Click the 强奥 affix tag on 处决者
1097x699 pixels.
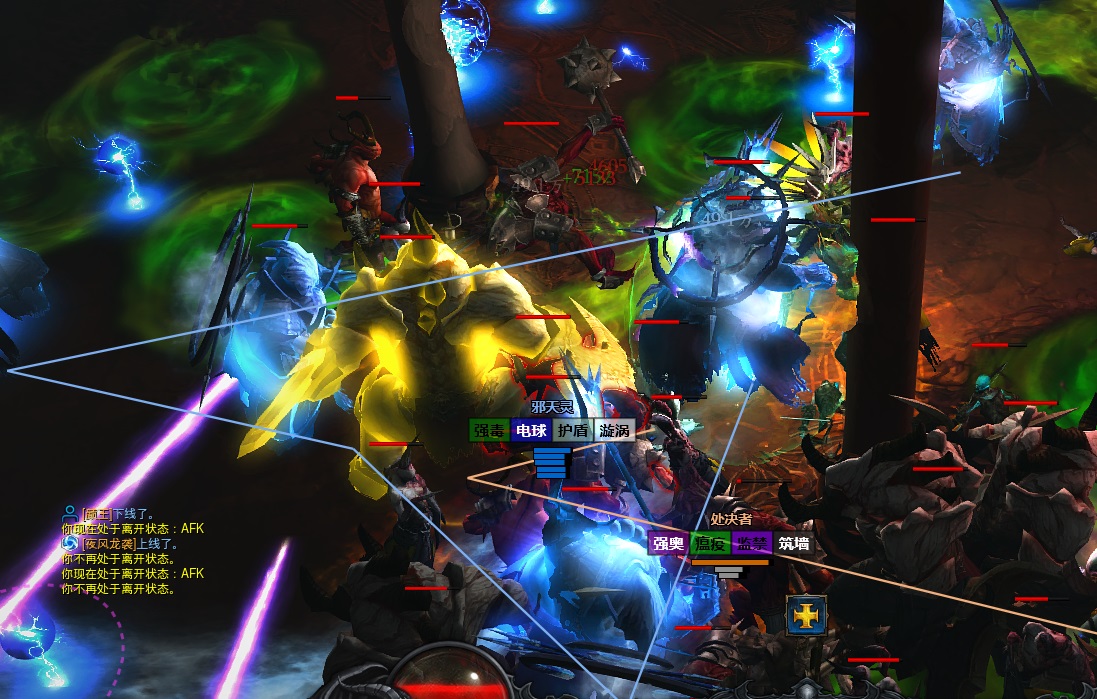coord(668,545)
